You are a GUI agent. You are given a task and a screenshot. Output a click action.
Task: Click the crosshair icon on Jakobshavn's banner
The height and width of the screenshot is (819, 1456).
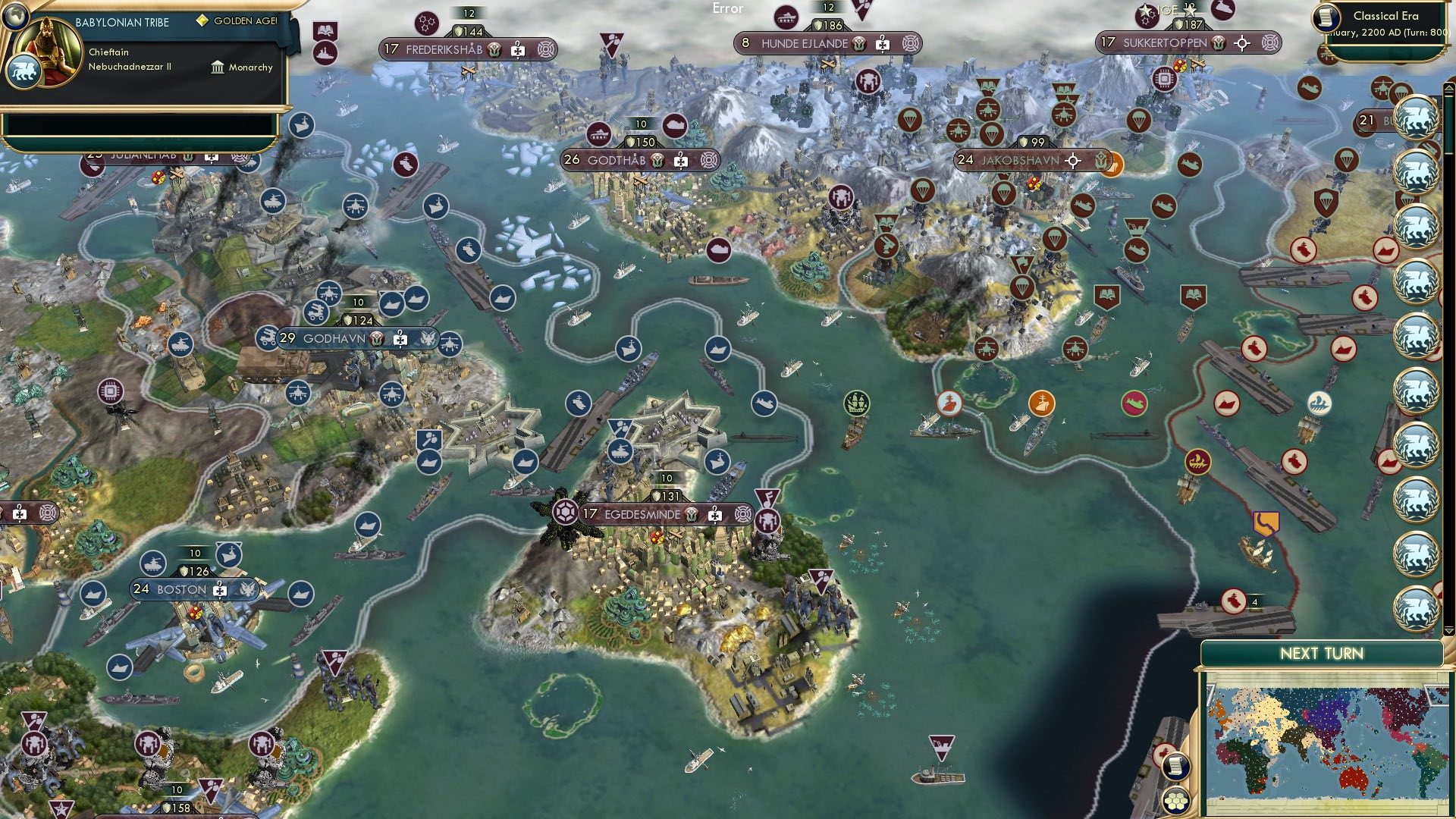(1073, 161)
